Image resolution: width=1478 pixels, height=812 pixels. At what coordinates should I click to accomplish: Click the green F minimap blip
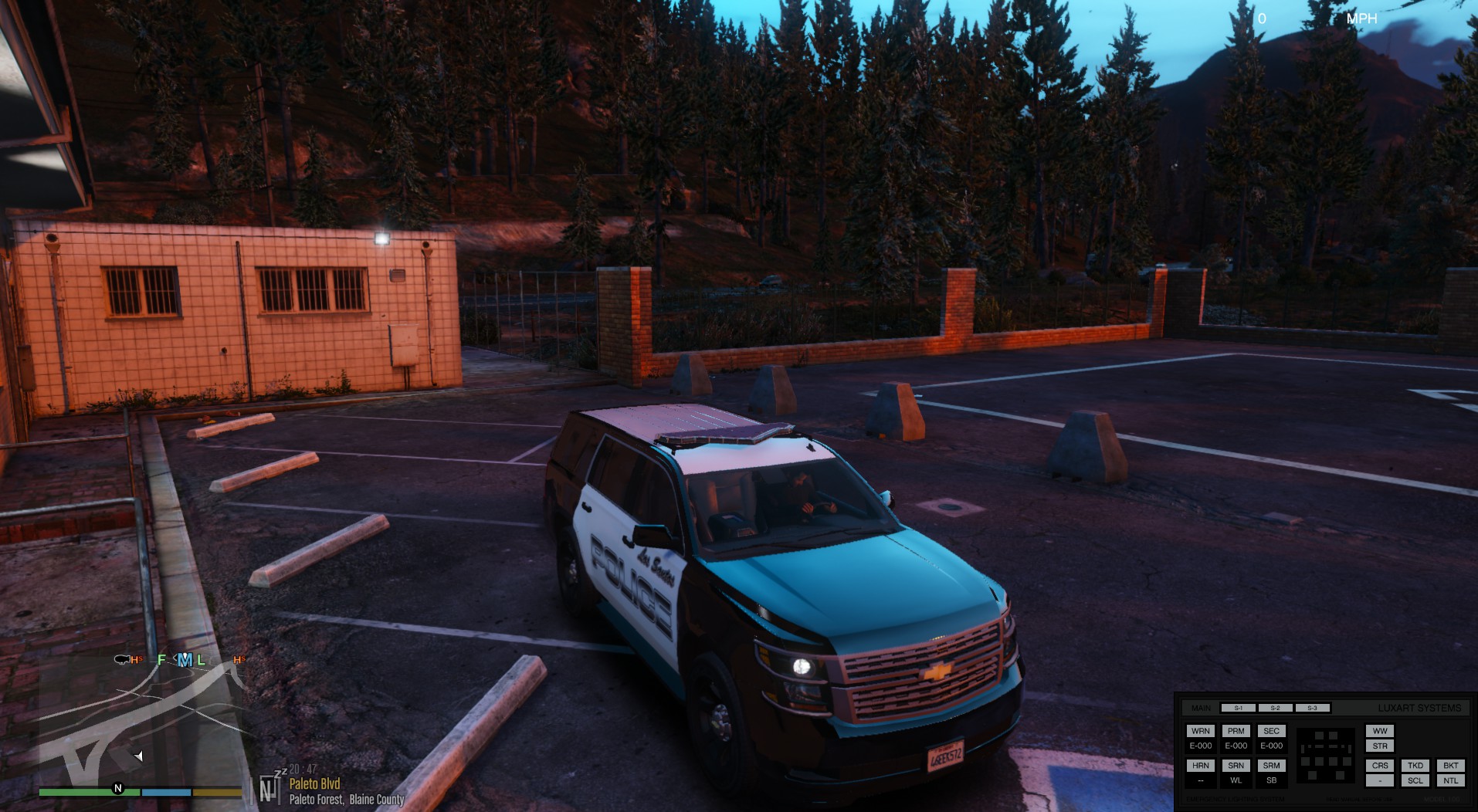click(161, 660)
